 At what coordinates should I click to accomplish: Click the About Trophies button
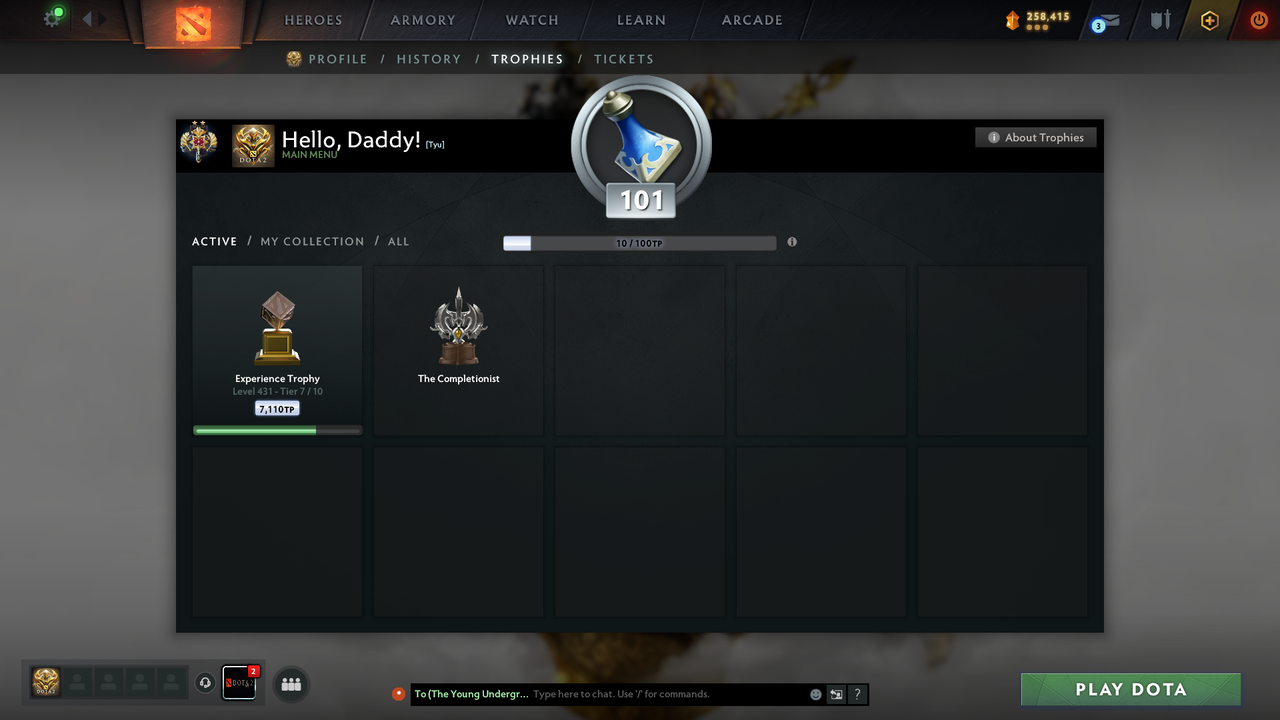[x=1036, y=137]
